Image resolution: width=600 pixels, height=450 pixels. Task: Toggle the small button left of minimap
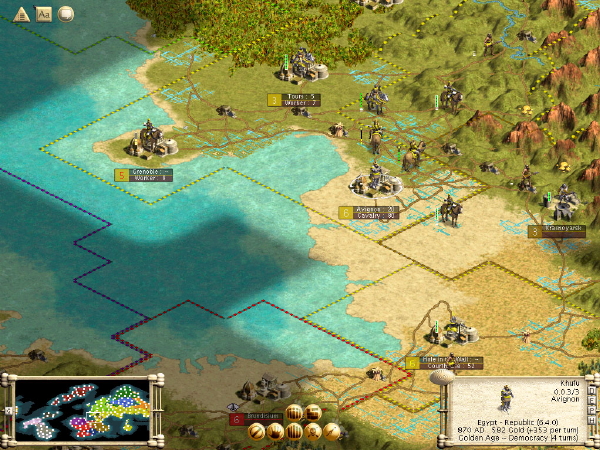9,411
